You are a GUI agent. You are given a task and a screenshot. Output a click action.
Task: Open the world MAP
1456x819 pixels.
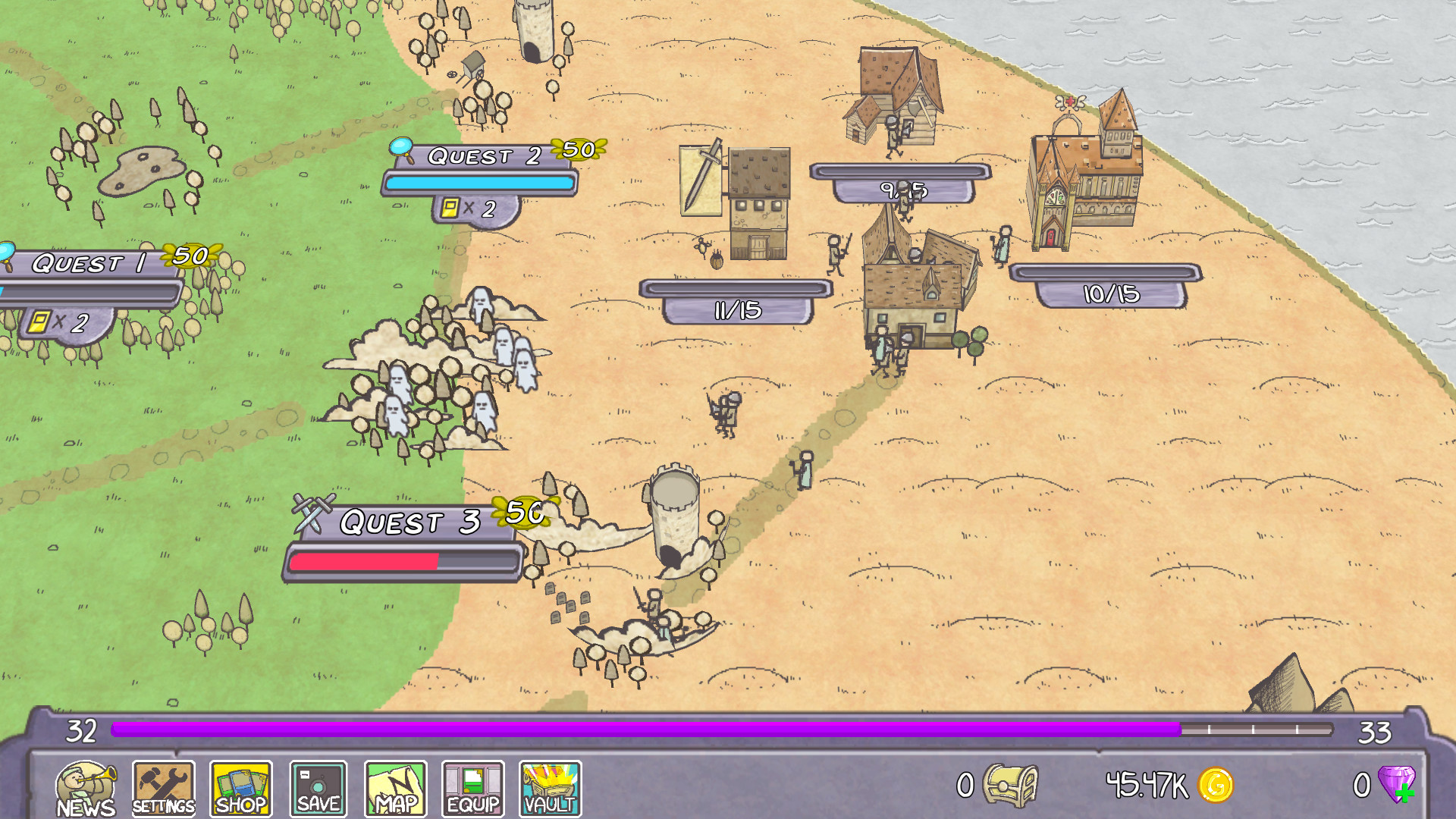[395, 786]
